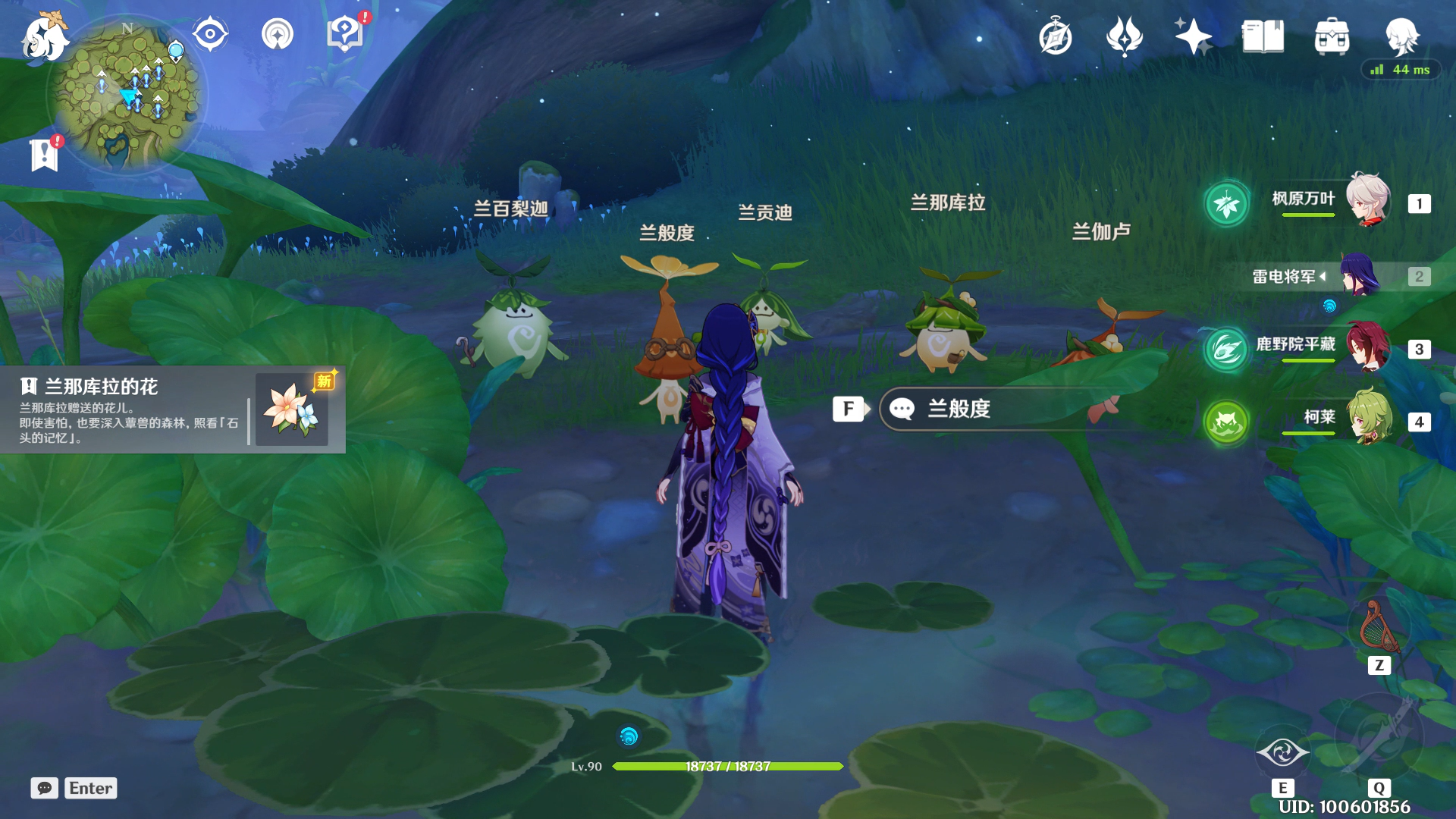Open the compass Adventurer Handbook icon

pyautogui.click(x=1055, y=37)
